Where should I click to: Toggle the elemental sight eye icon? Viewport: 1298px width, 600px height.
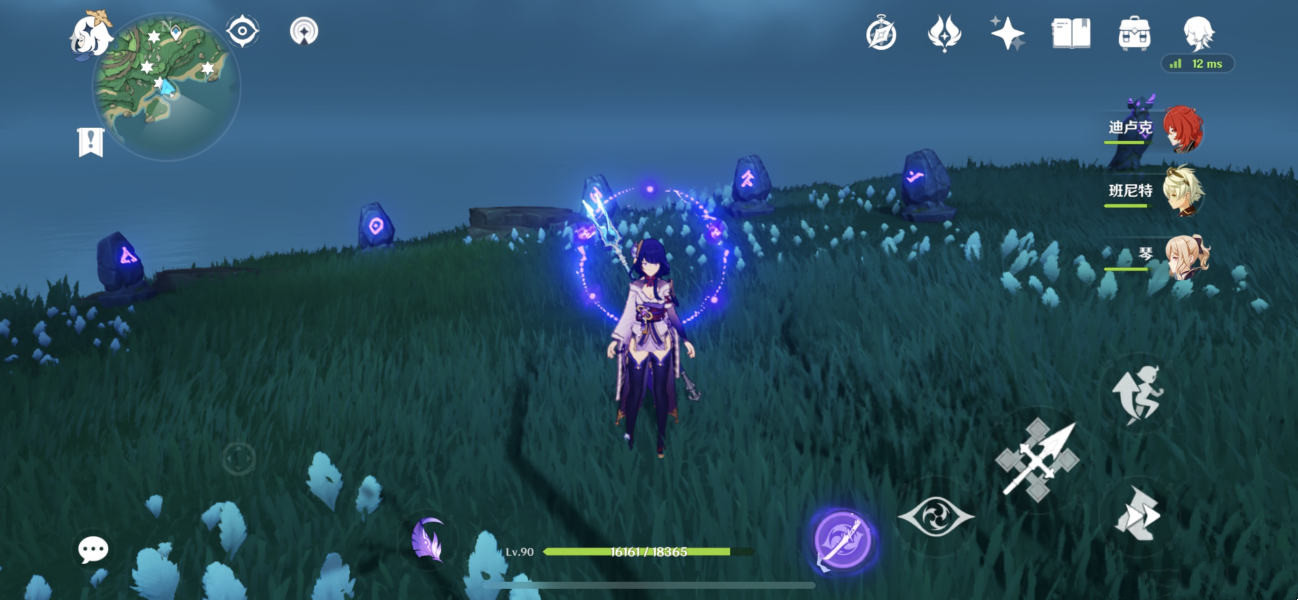[x=242, y=31]
